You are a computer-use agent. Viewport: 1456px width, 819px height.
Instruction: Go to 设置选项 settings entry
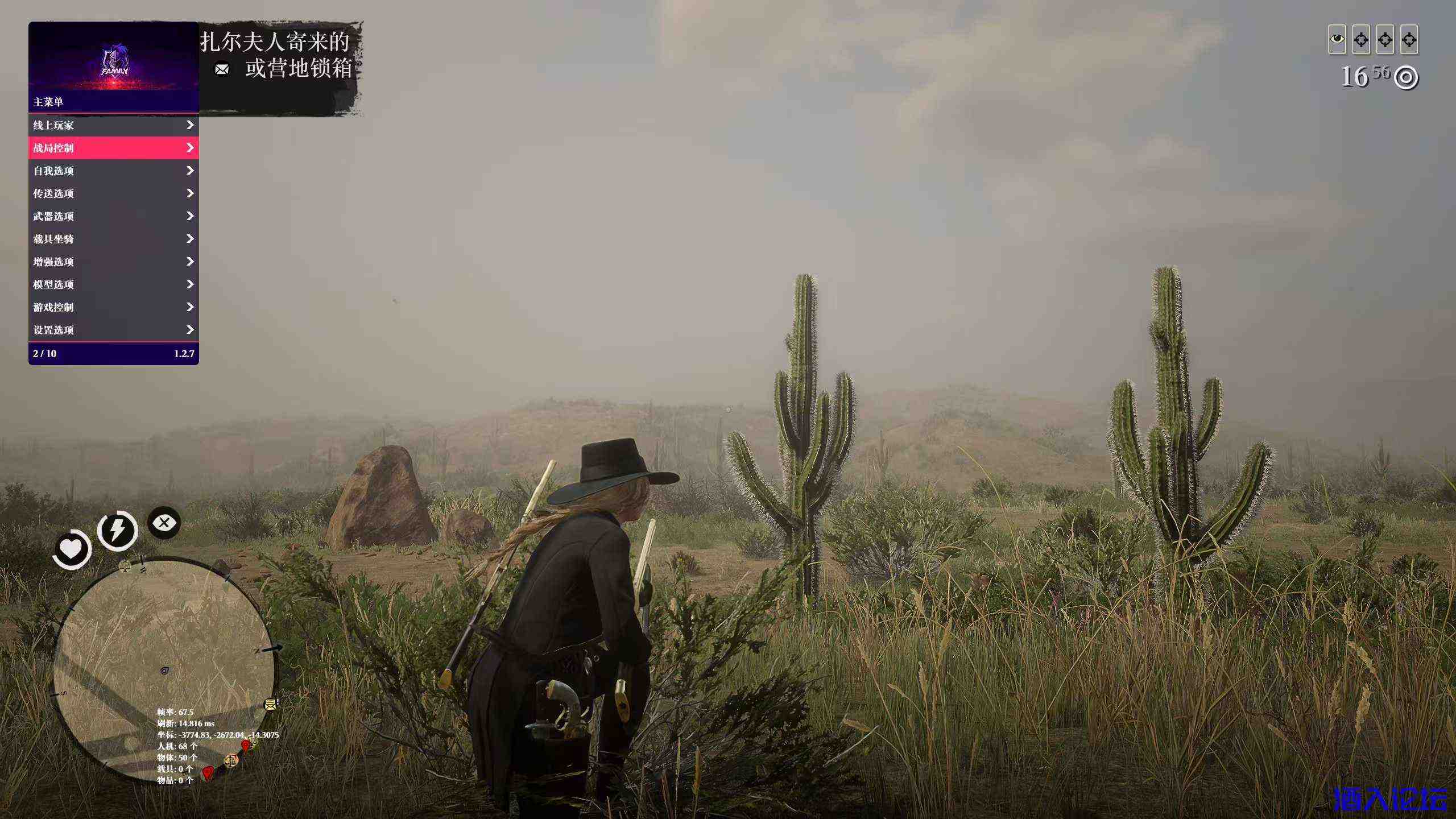(113, 330)
